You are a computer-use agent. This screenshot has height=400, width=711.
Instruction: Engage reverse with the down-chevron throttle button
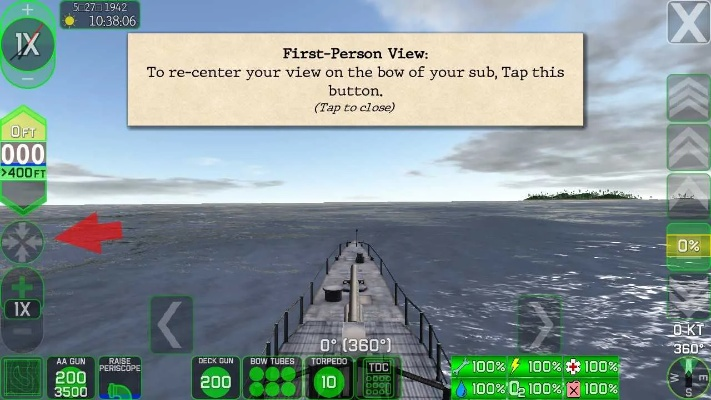pyautogui.click(x=688, y=295)
